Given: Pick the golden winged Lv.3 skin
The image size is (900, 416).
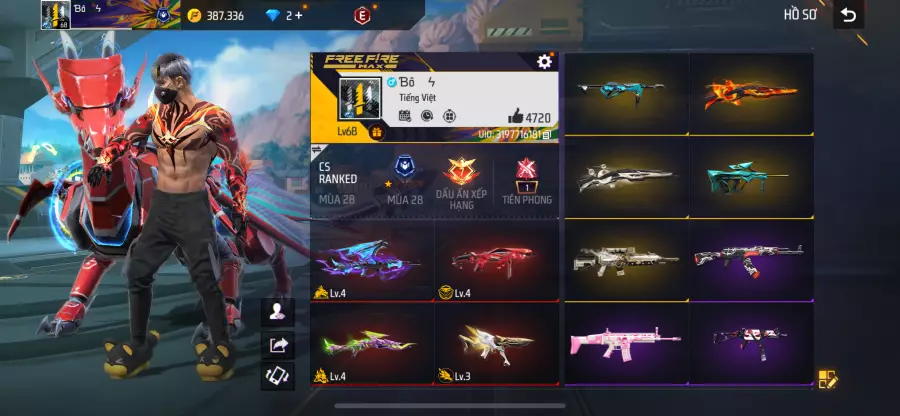Looking at the screenshot, I should [497, 344].
